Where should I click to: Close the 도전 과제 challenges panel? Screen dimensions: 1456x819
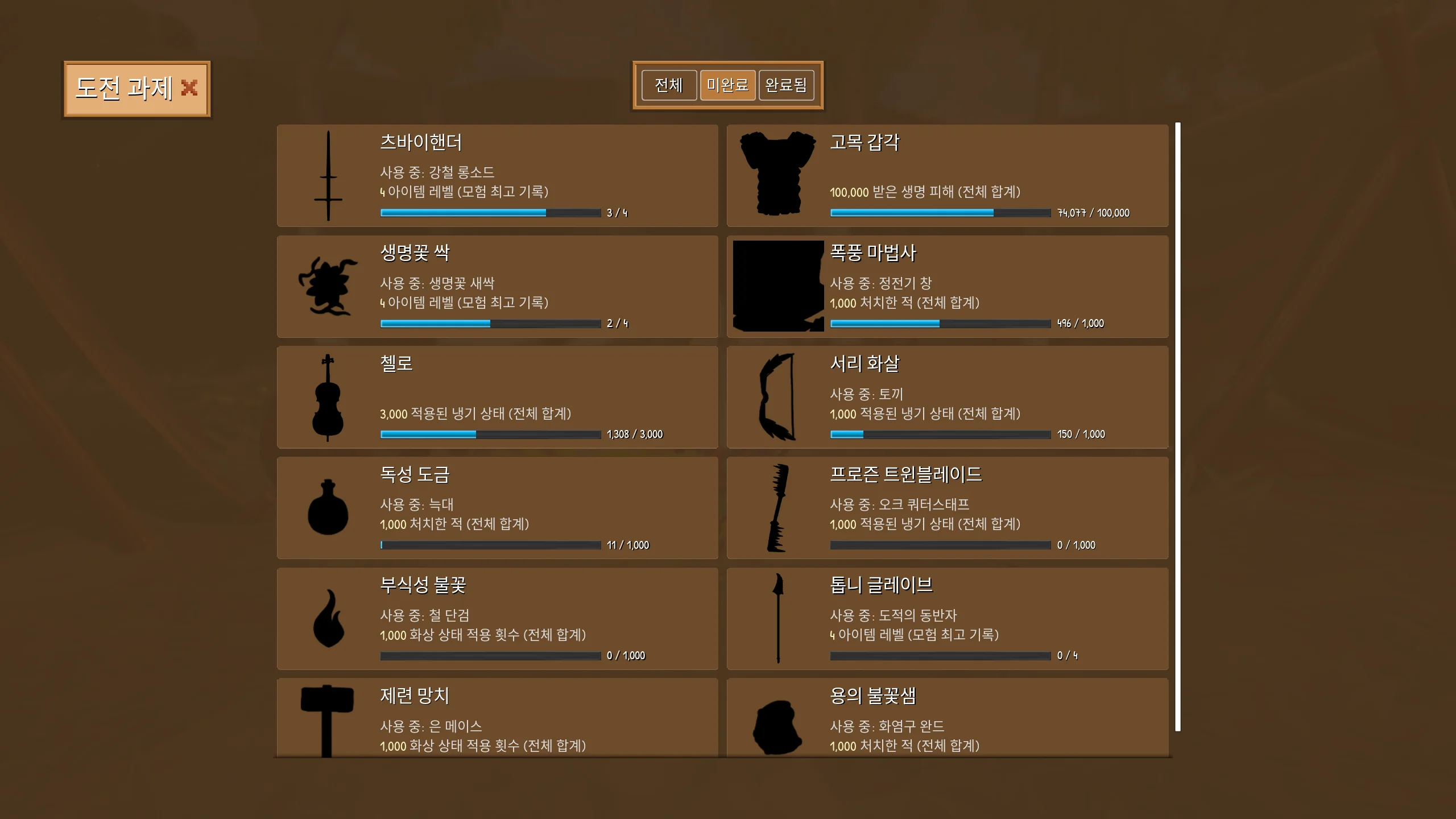click(x=189, y=88)
